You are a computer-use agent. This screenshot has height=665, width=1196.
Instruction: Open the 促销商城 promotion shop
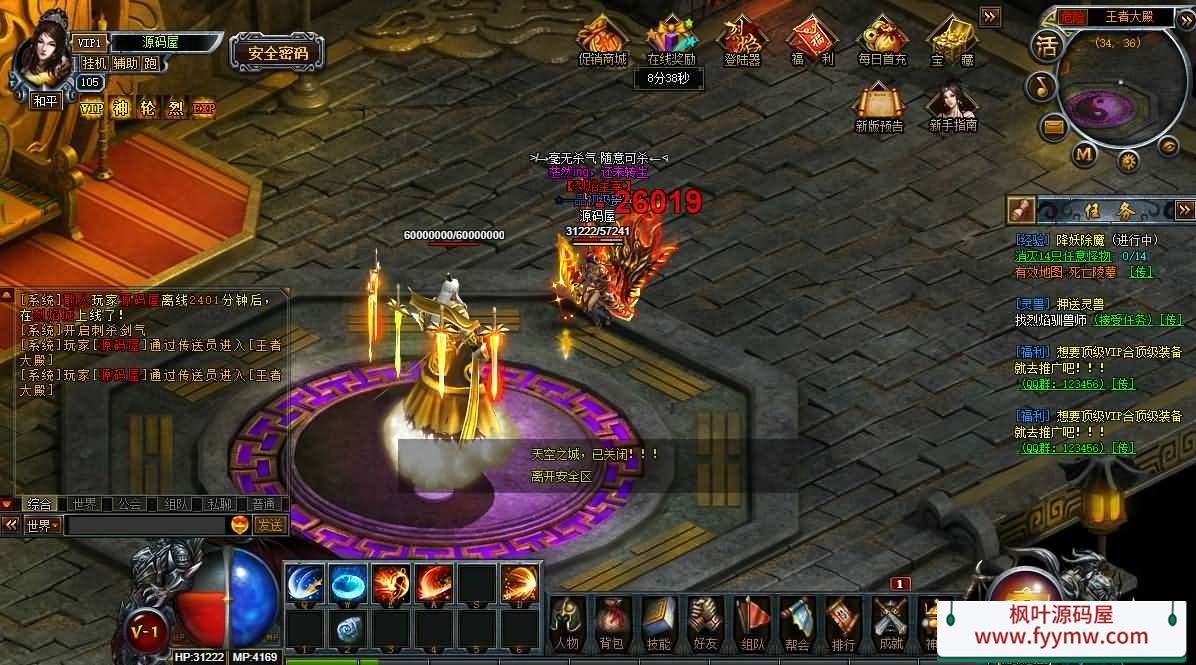603,40
